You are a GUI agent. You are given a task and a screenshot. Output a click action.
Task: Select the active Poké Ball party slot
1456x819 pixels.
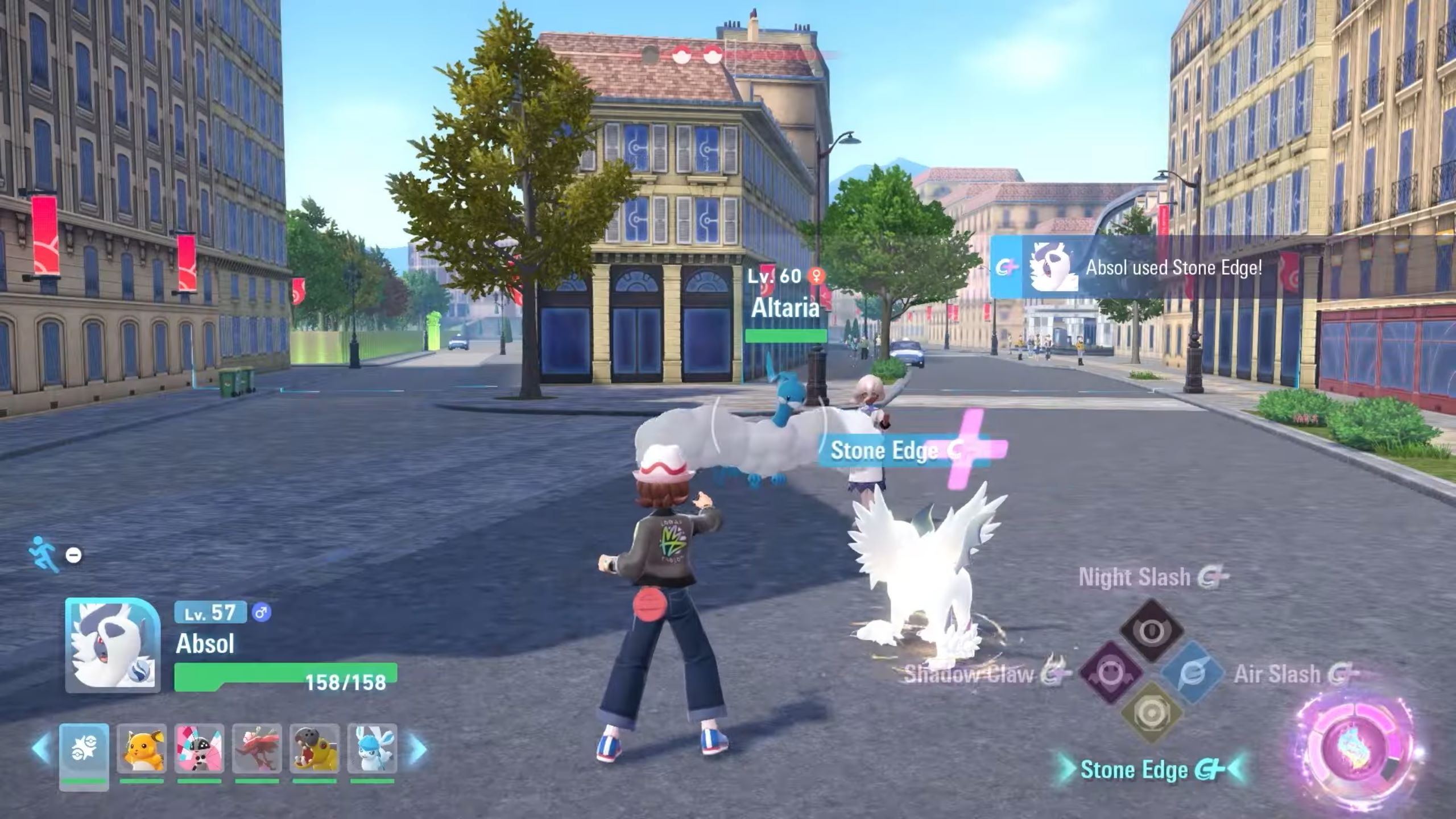[84, 750]
